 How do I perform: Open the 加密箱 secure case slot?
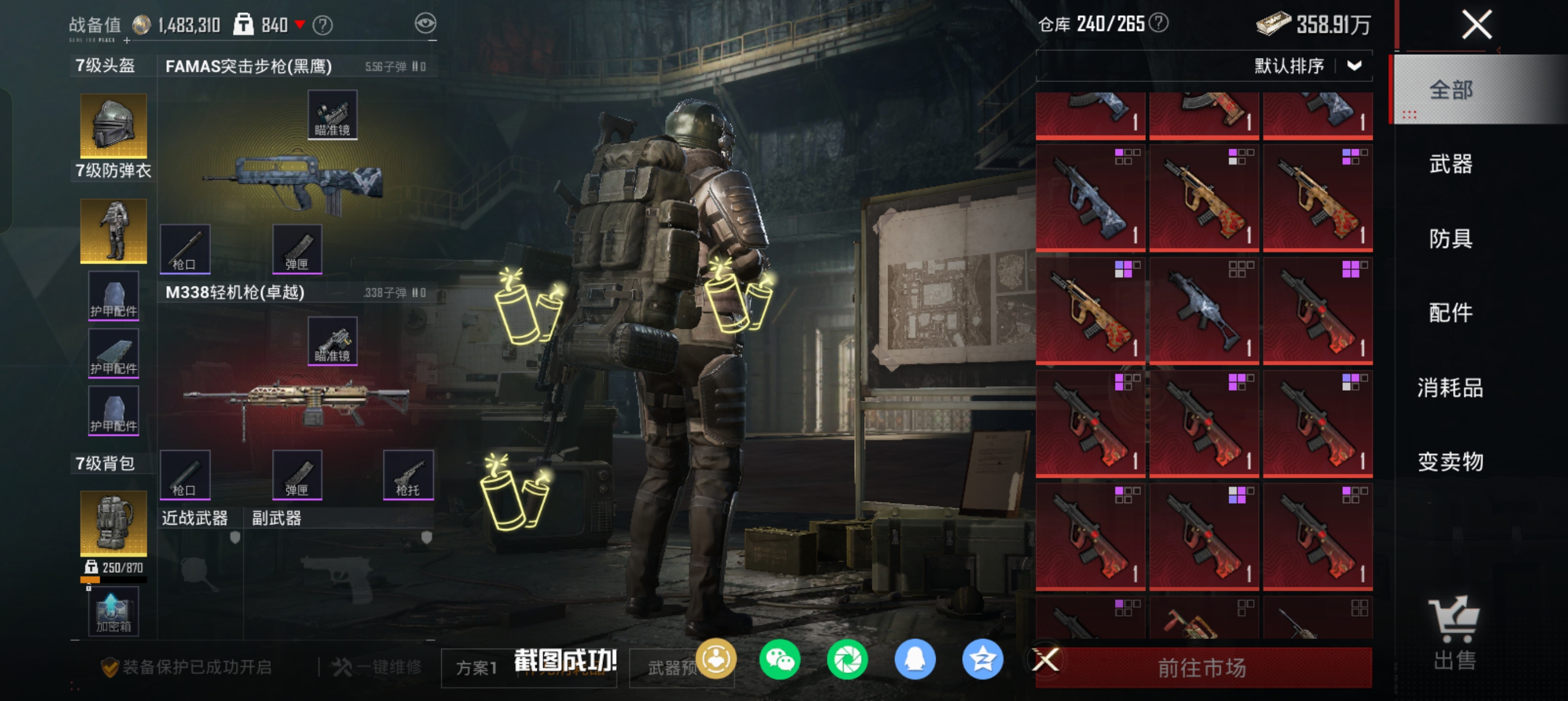click(x=113, y=612)
